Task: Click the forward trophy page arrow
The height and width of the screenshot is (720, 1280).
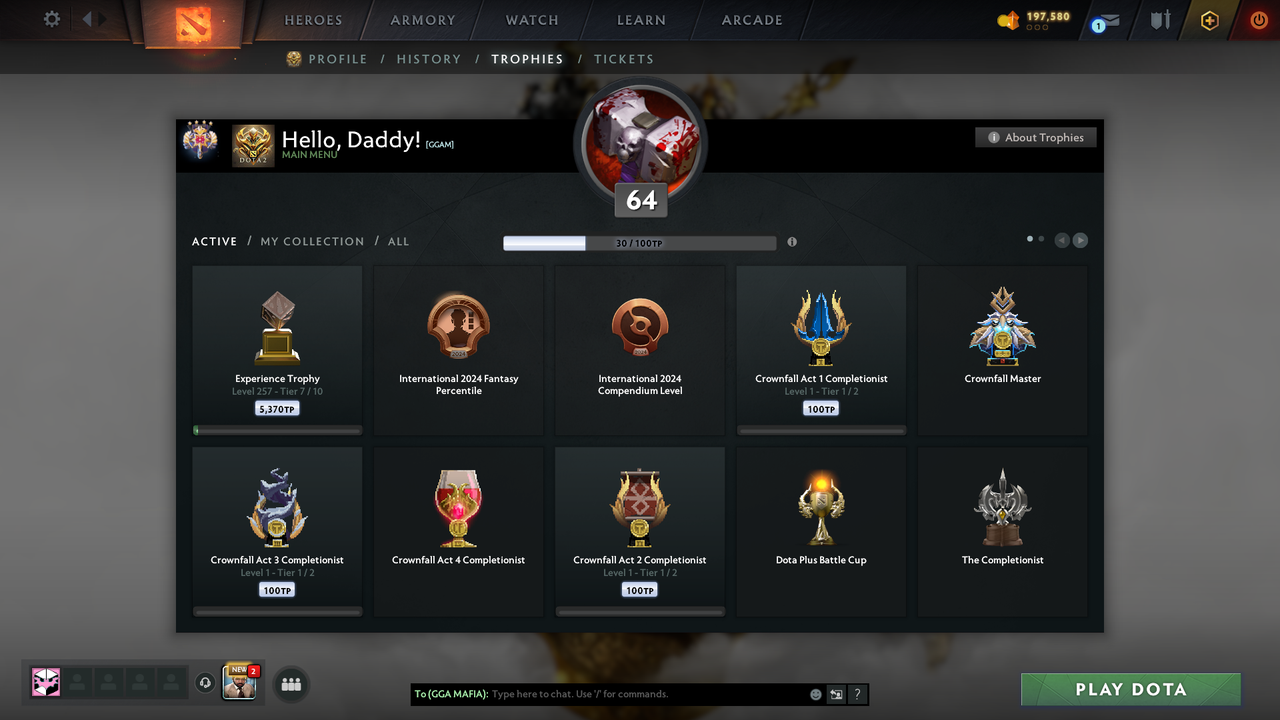Action: [1080, 240]
